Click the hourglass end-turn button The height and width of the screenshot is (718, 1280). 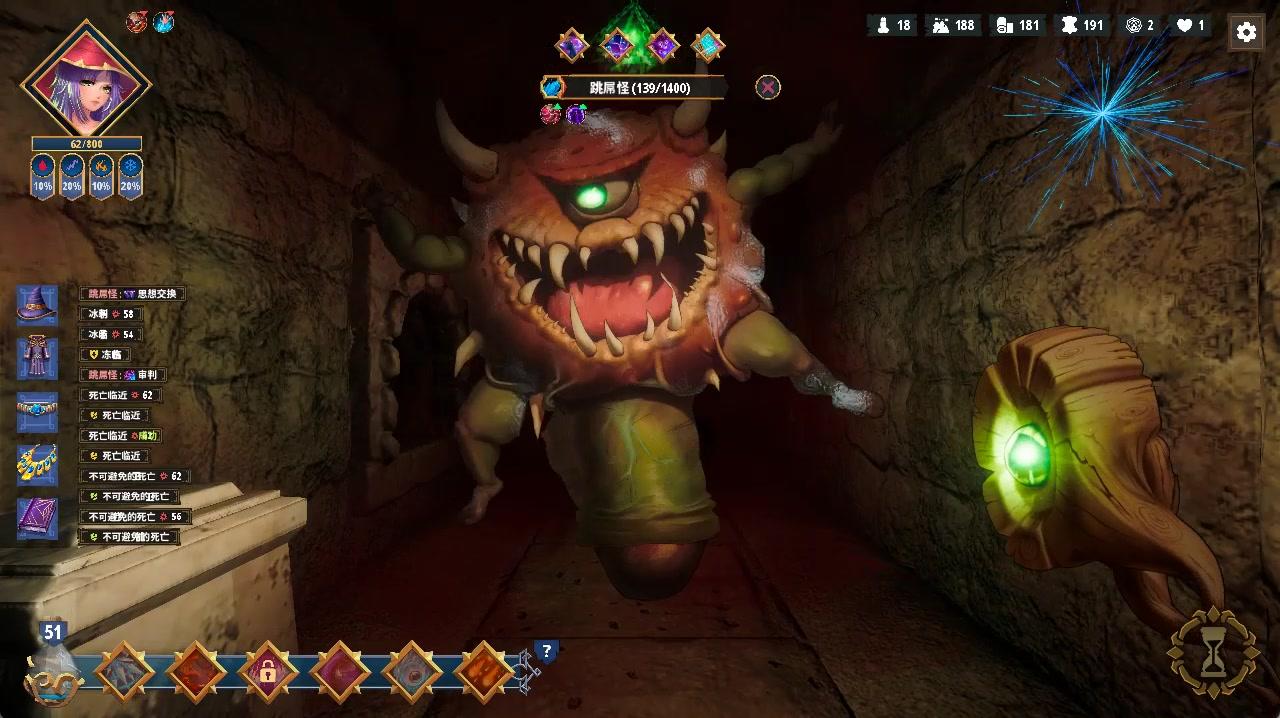tap(1213, 652)
